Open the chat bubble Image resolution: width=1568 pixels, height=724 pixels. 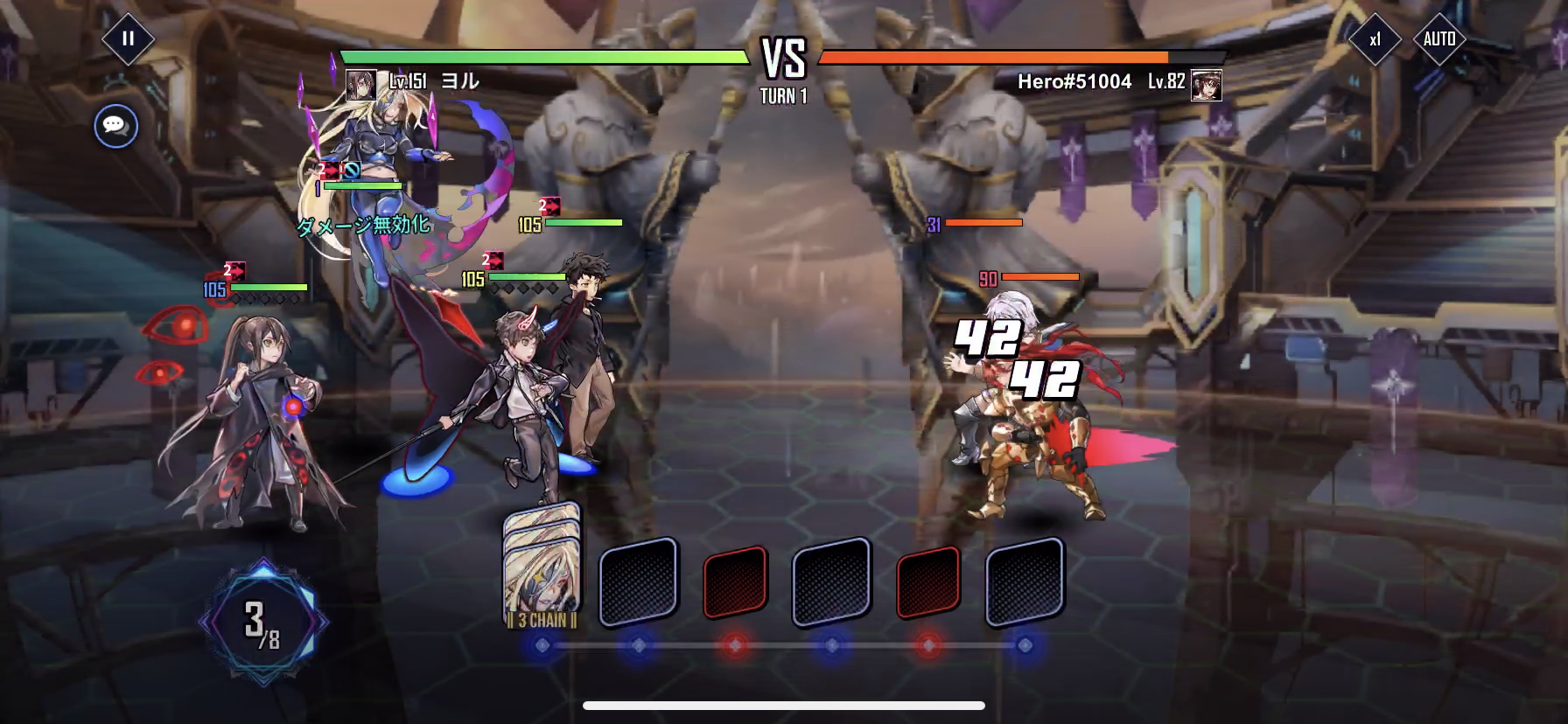click(x=115, y=126)
